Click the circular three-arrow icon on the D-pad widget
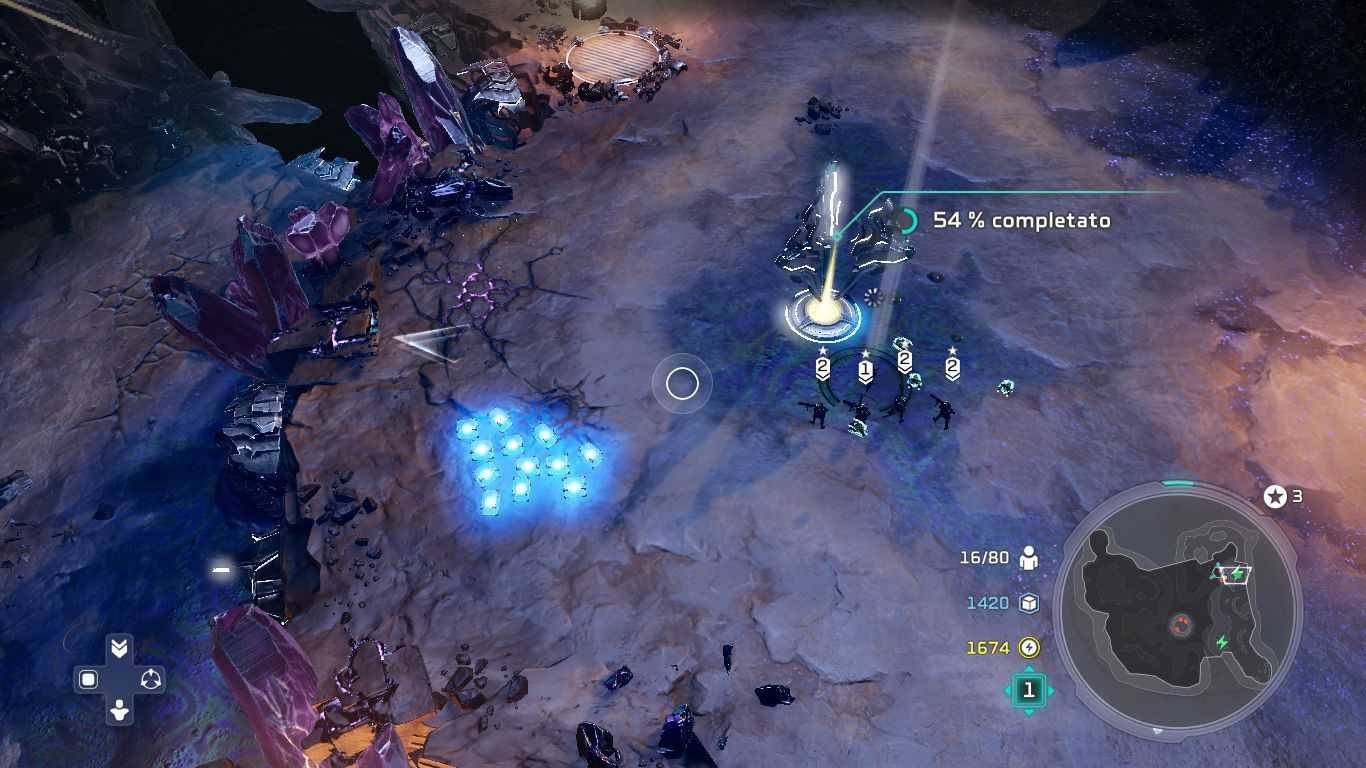1366x768 pixels. pos(151,680)
